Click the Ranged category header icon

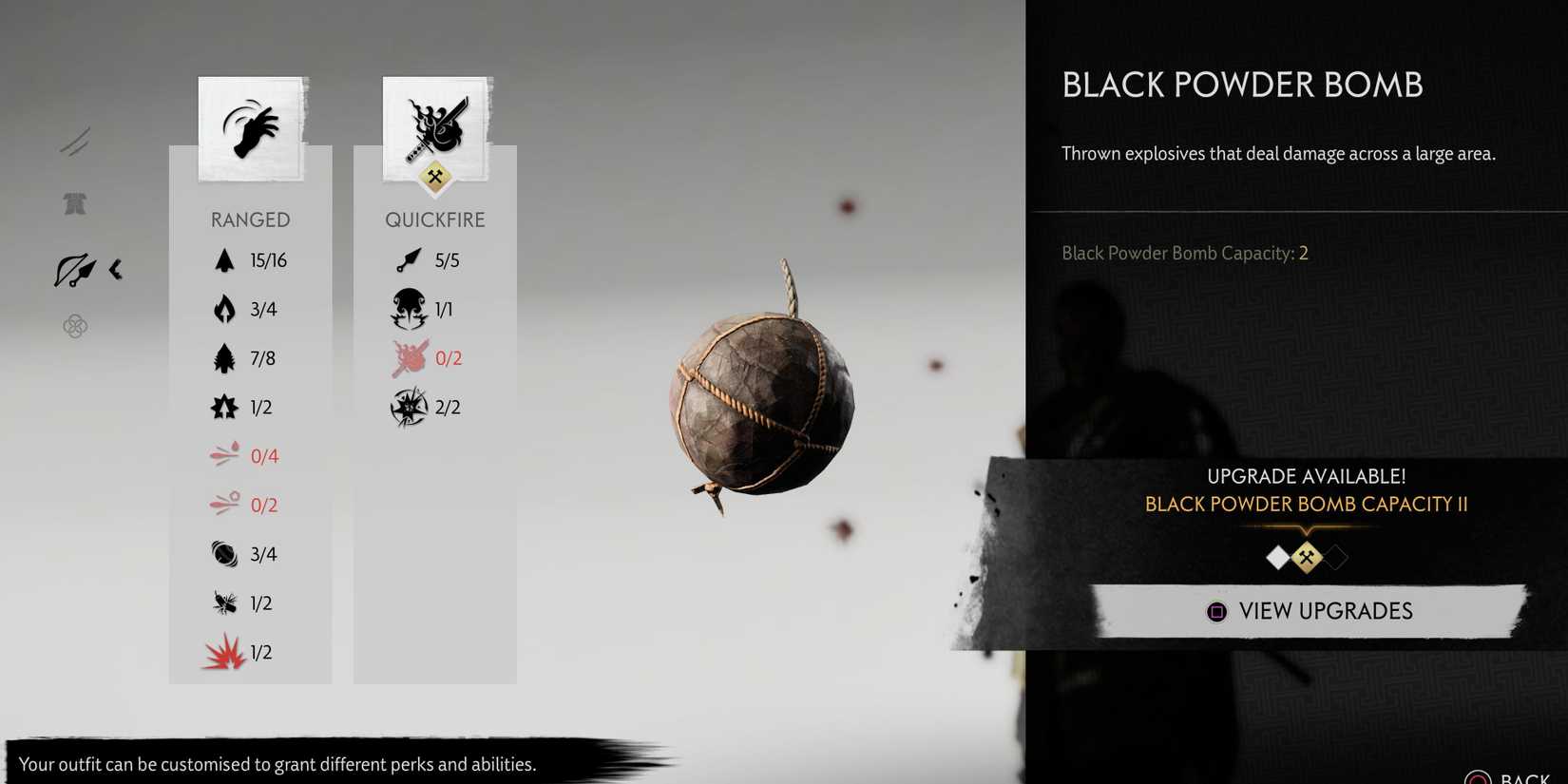[250, 128]
